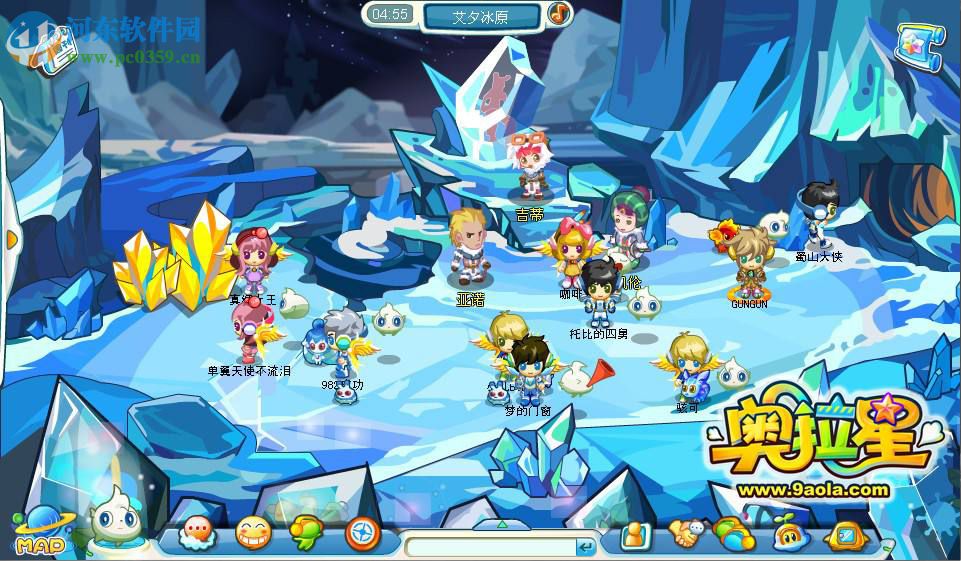The height and width of the screenshot is (561, 961).
Task: Send the chat message with enter arrow
Action: (x=586, y=546)
